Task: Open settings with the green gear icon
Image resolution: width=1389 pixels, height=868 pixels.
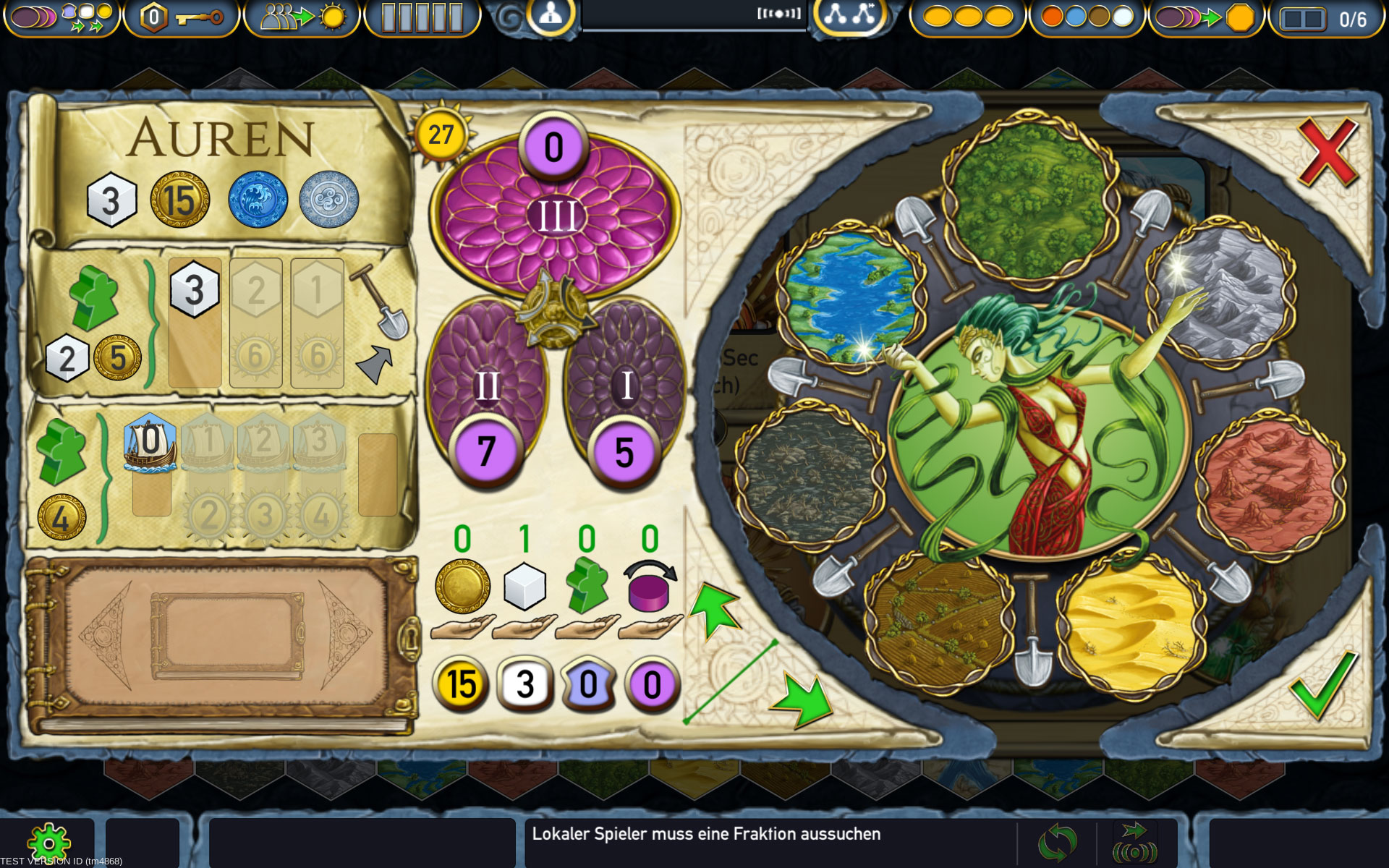Action: pyautogui.click(x=48, y=843)
